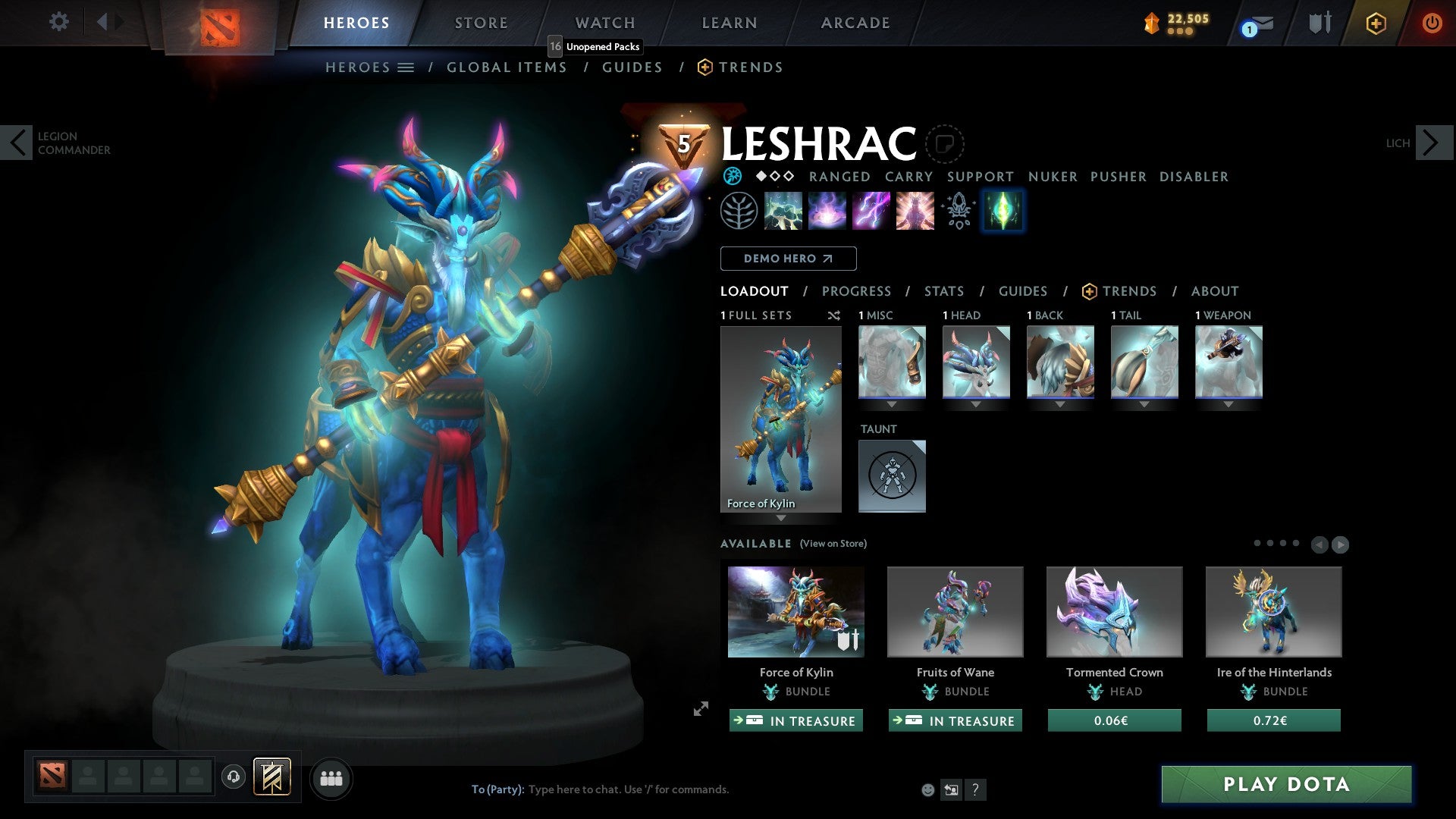Viewport: 1456px width, 819px height.
Task: Select the Pulse Nova ability icon
Action: (914, 211)
